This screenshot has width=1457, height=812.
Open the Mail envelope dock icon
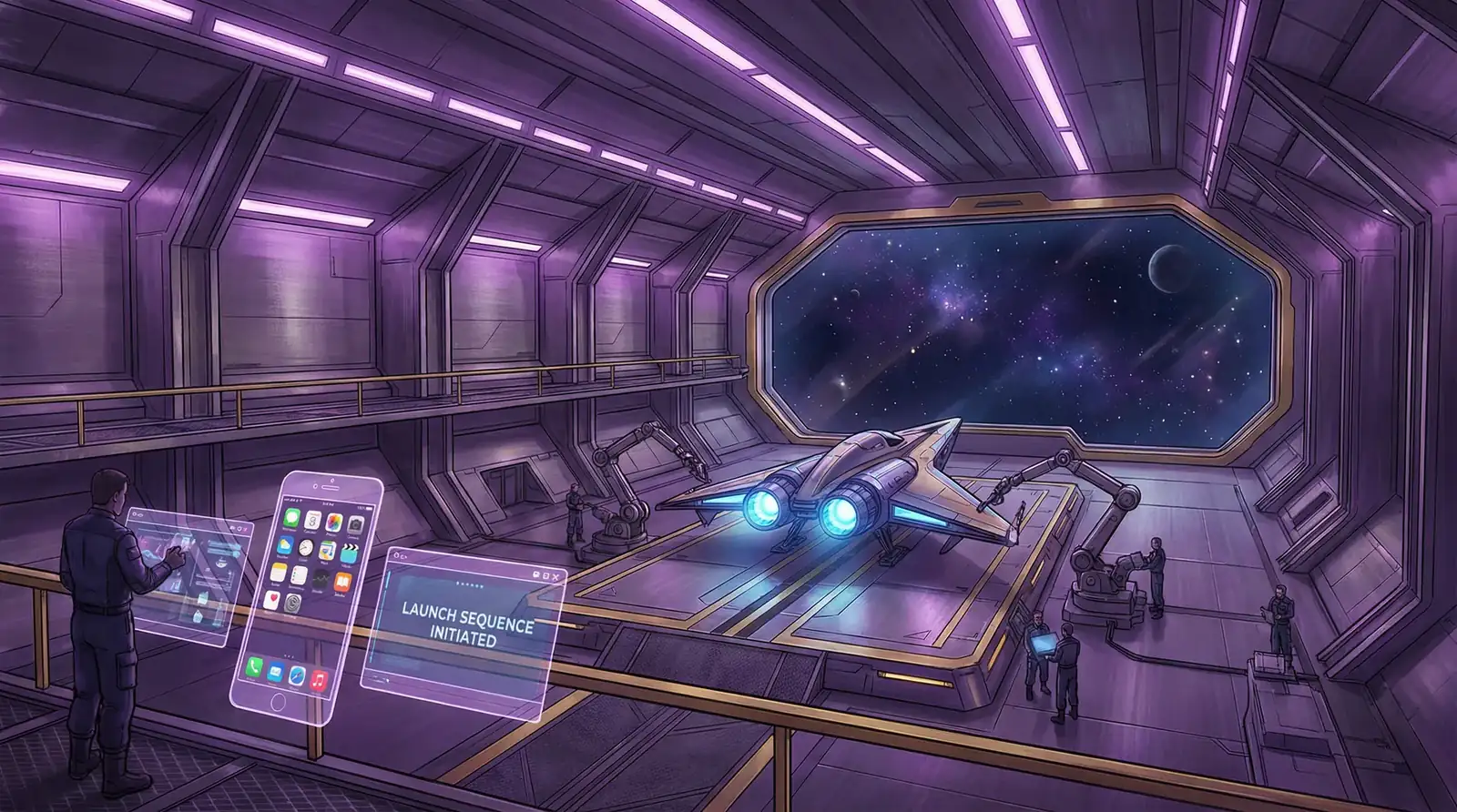coord(275,672)
